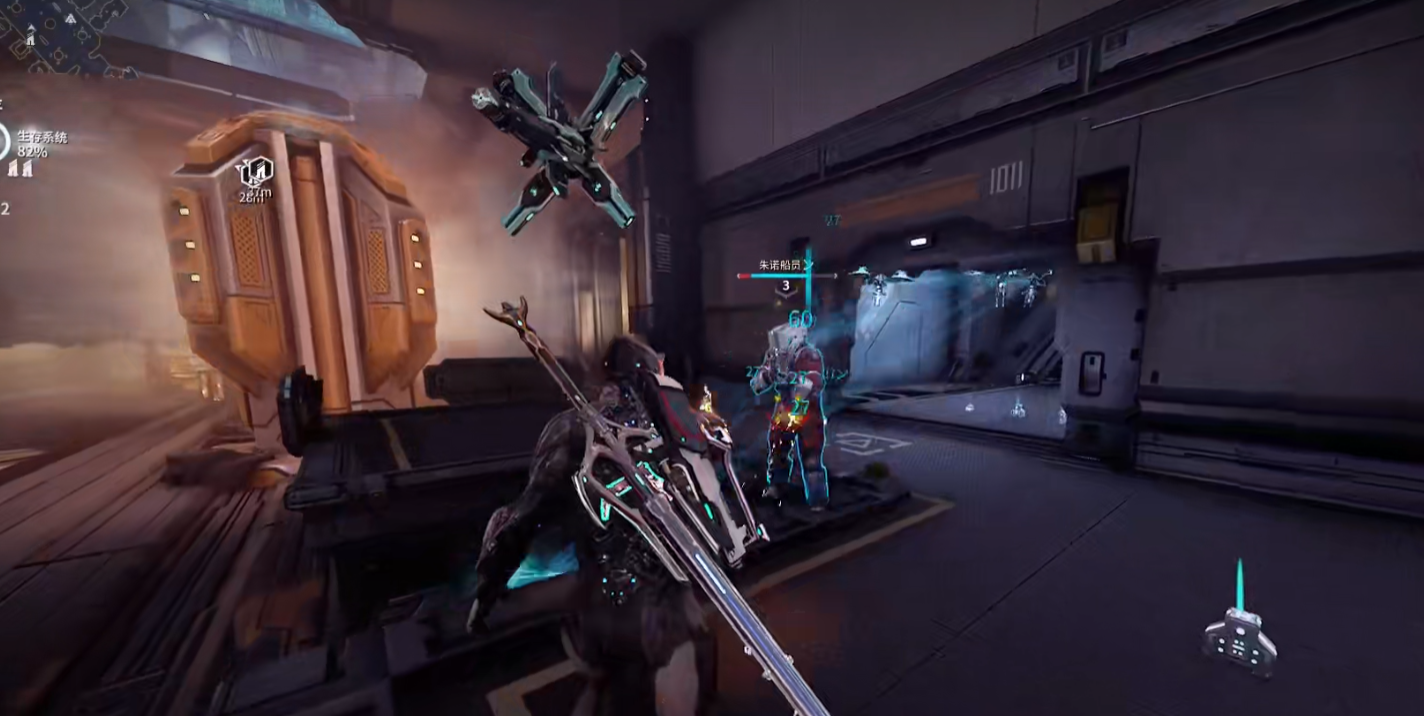Image resolution: width=1424 pixels, height=716 pixels.
Task: Click the life support capsule icon on the minimap
Action: pos(31,37)
